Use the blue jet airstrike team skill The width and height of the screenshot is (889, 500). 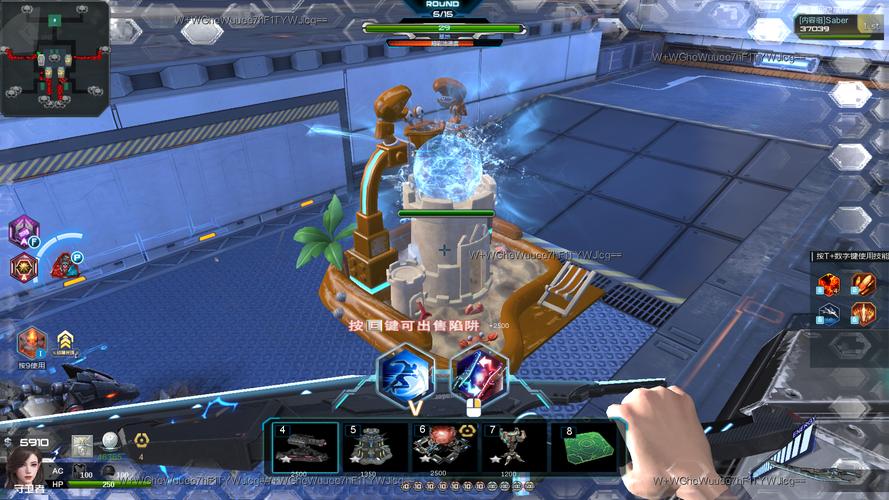[x=829, y=314]
